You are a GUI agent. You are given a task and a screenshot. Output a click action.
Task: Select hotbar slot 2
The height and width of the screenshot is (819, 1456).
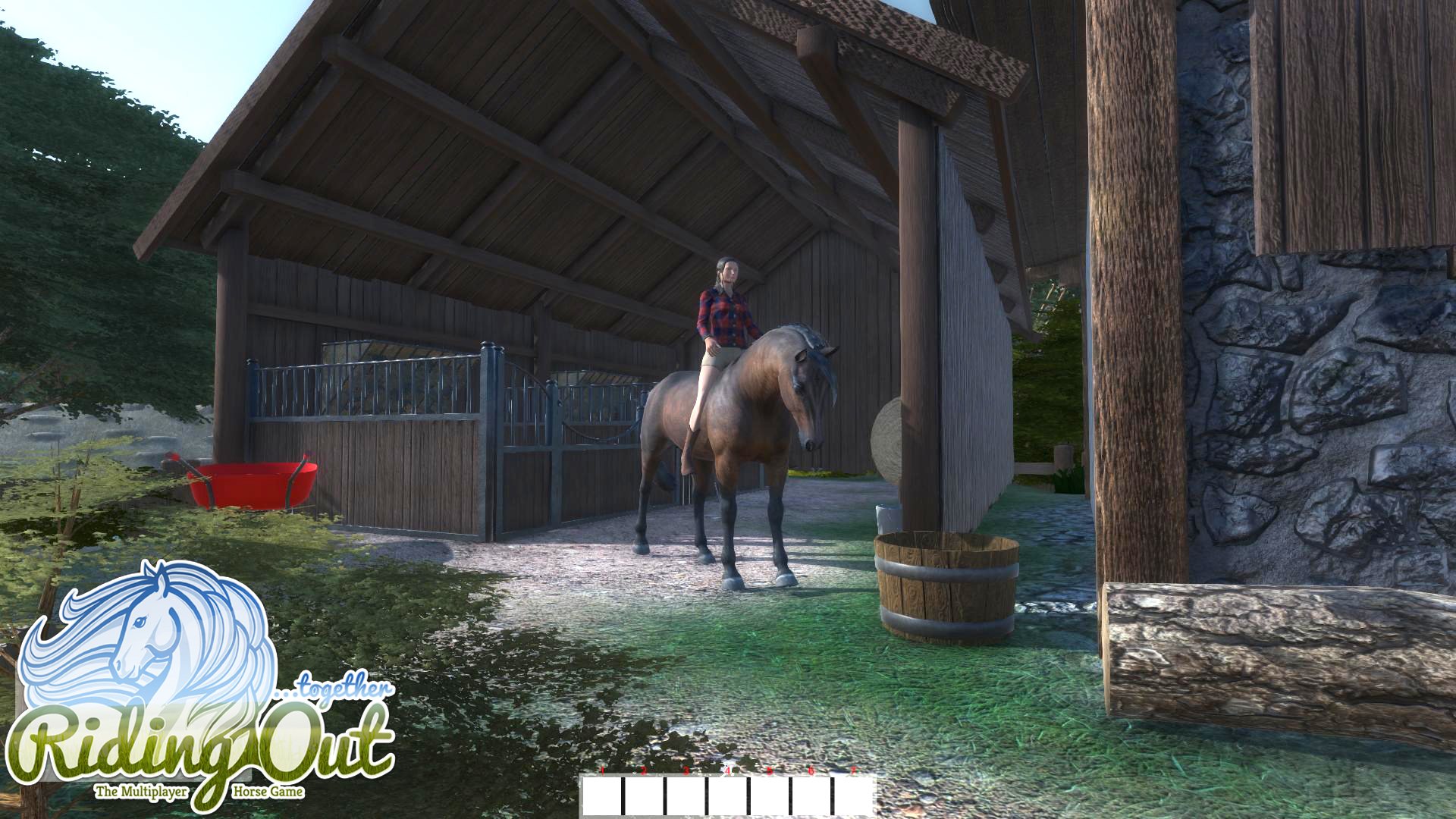(x=645, y=796)
